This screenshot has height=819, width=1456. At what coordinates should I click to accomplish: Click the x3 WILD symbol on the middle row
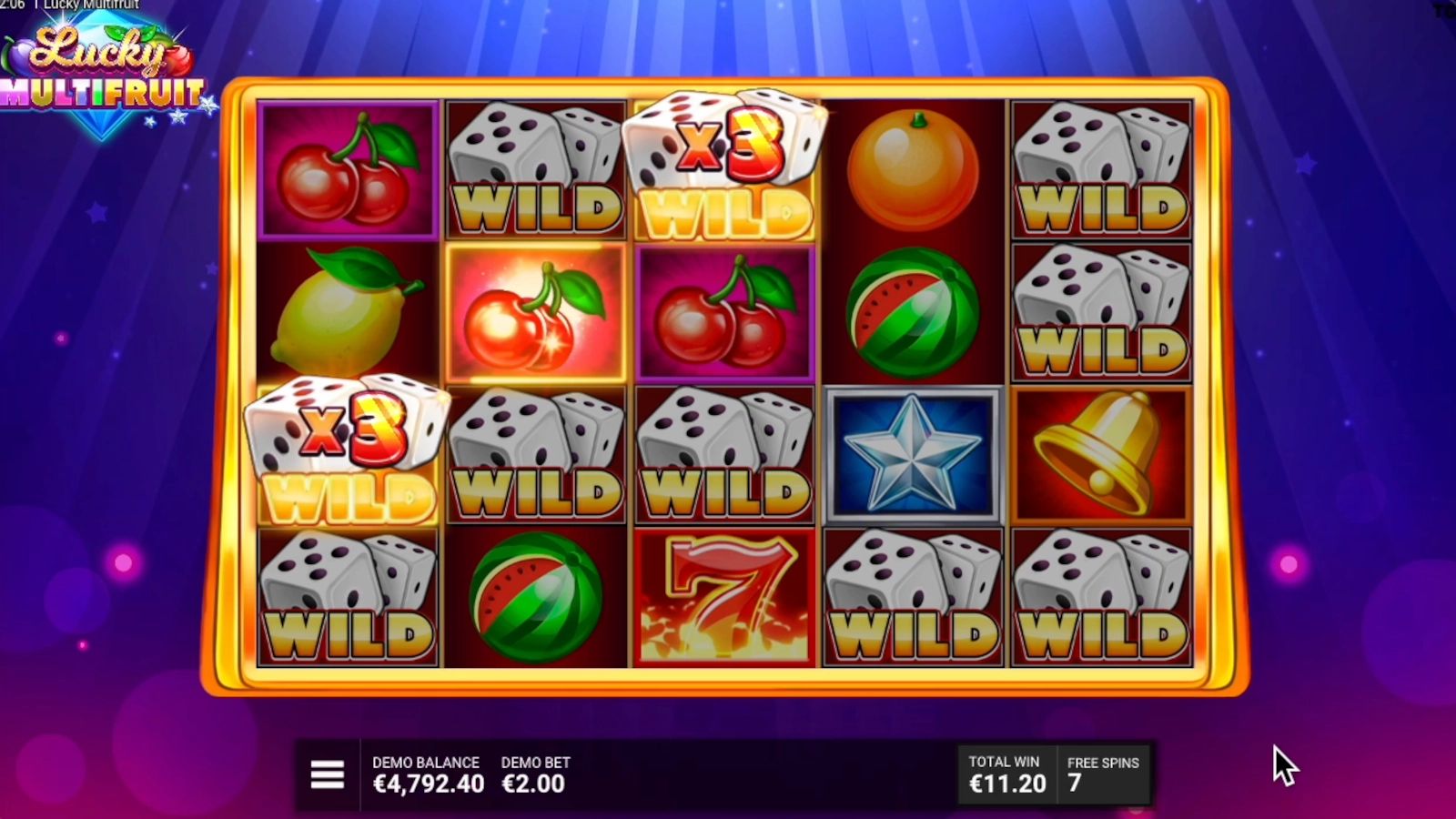pos(349,455)
